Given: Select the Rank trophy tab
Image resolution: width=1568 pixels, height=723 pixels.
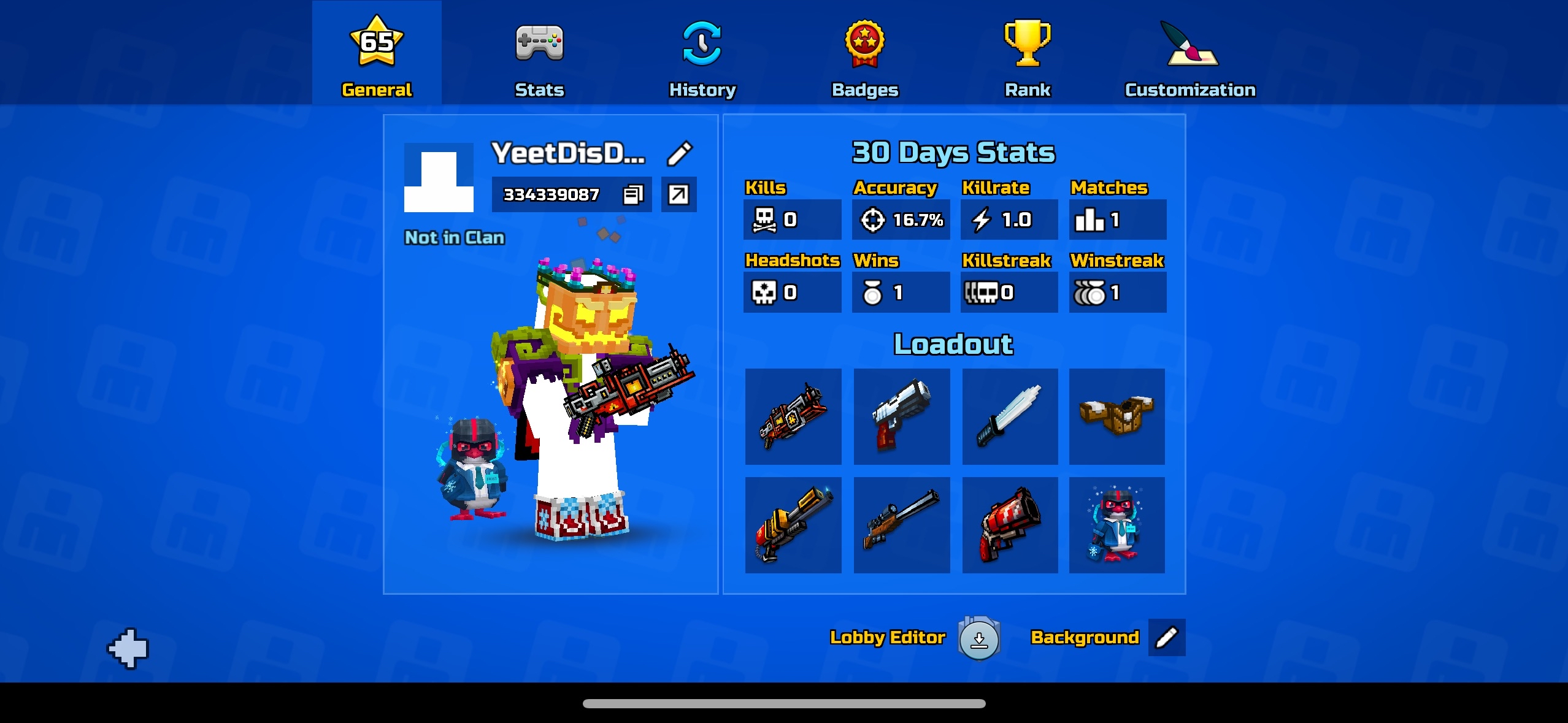Looking at the screenshot, I should point(1028,58).
